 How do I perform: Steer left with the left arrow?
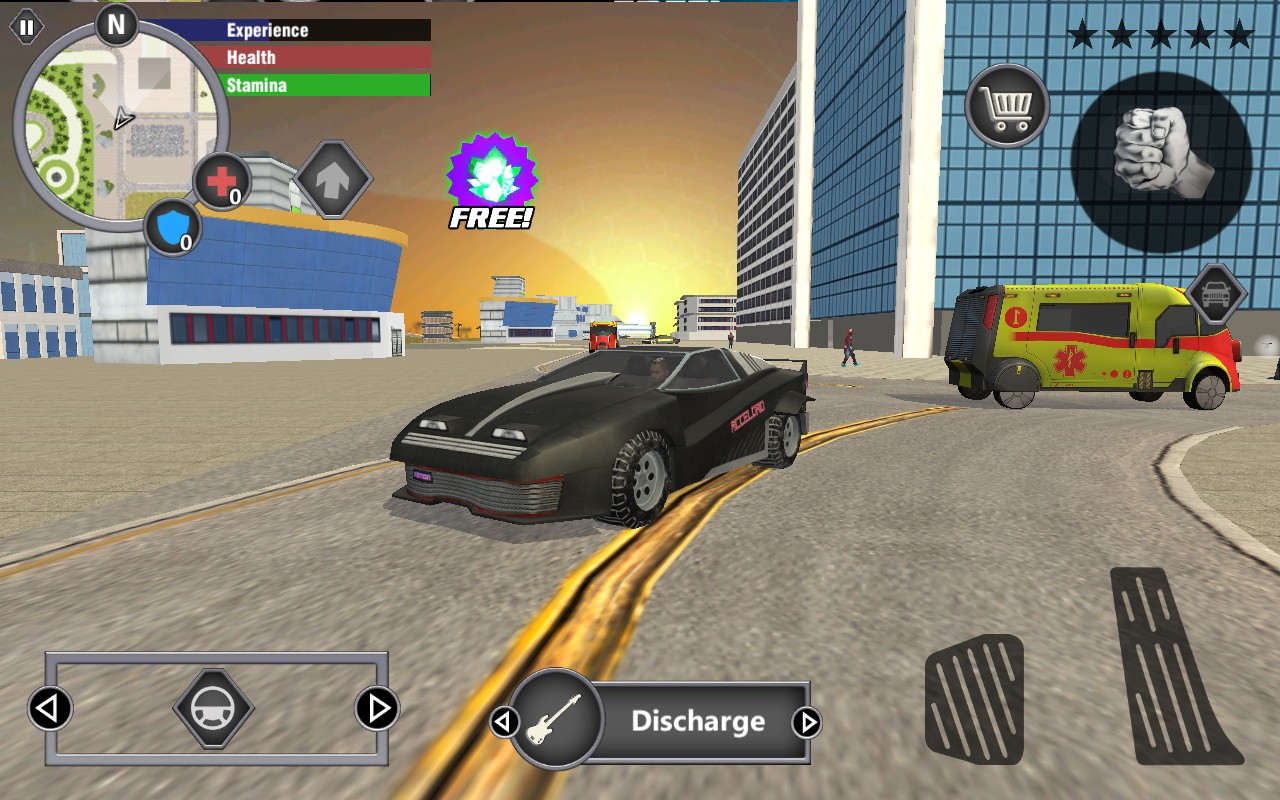pos(49,709)
